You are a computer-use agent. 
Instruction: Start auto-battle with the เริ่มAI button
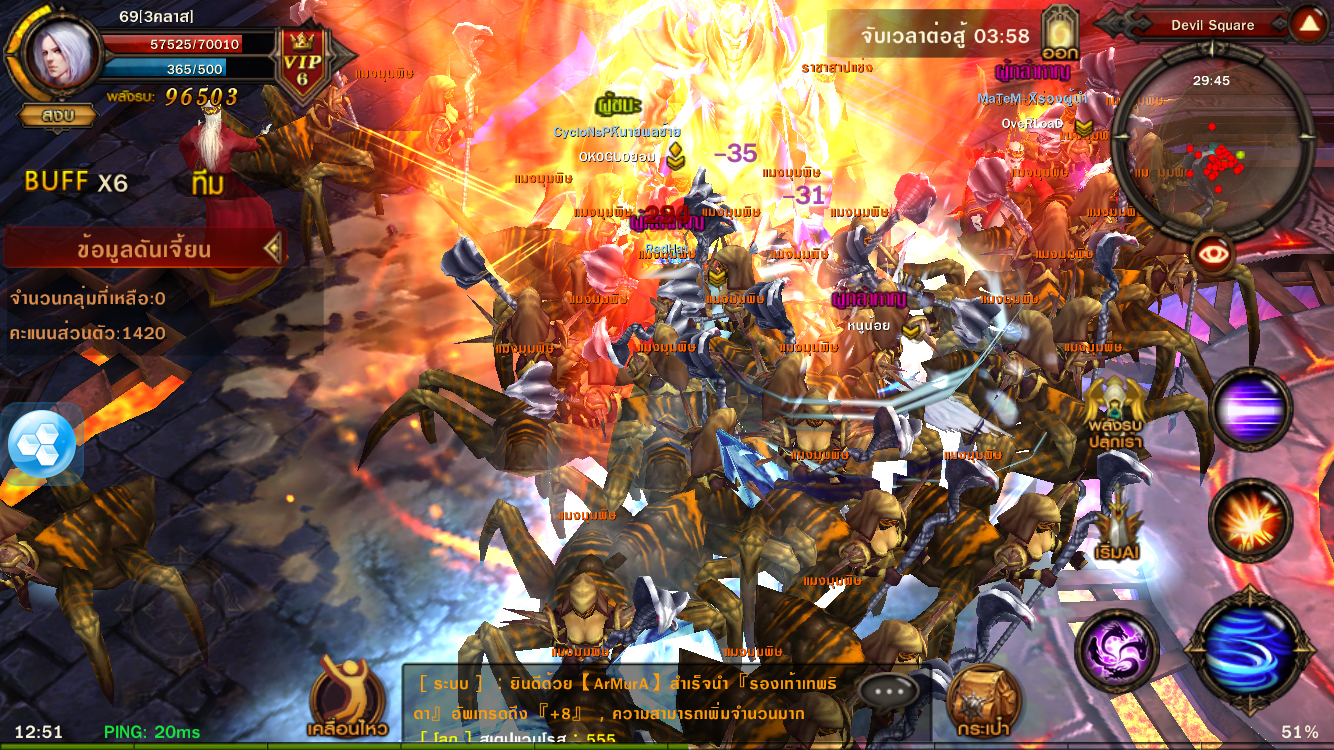(1117, 535)
